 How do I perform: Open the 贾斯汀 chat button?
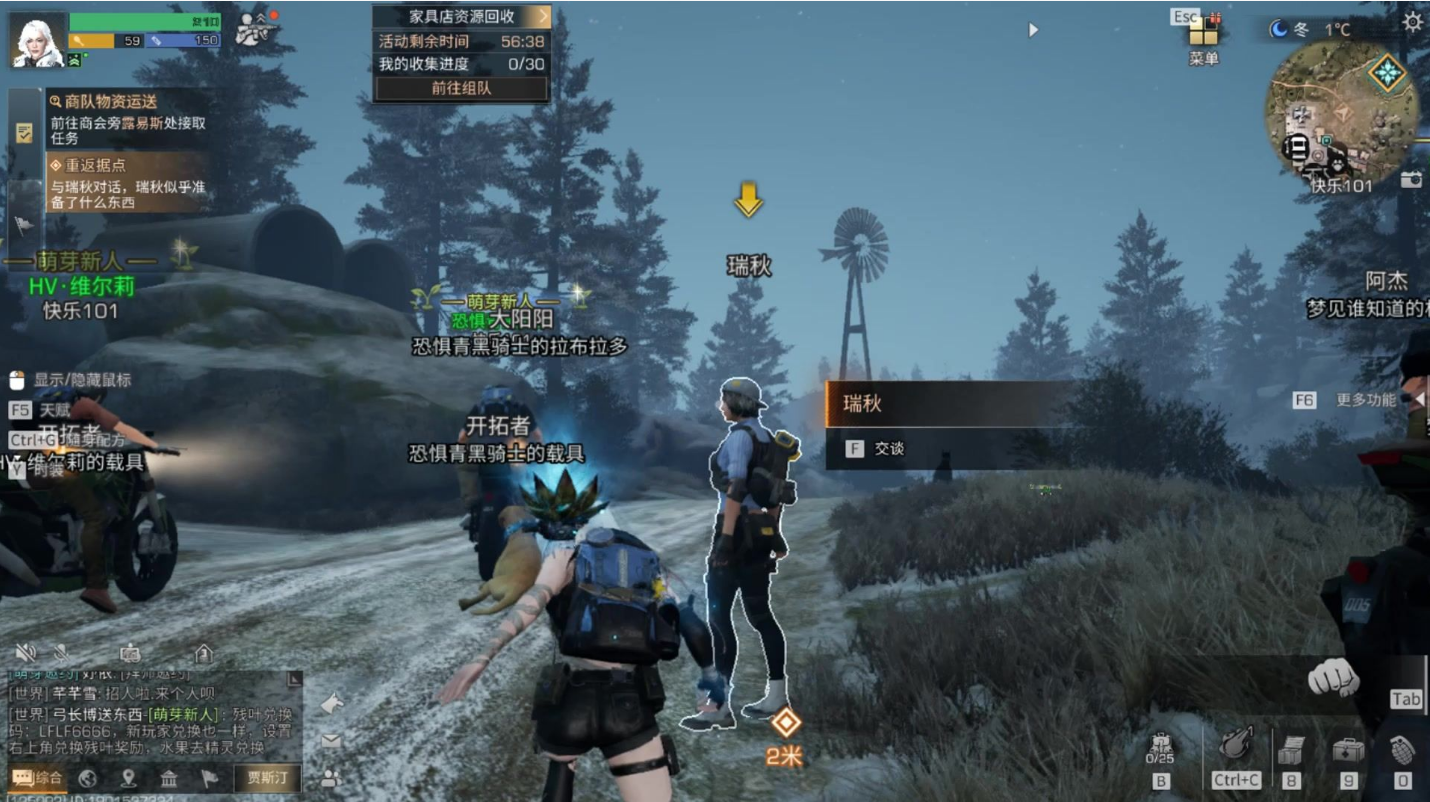click(x=267, y=778)
